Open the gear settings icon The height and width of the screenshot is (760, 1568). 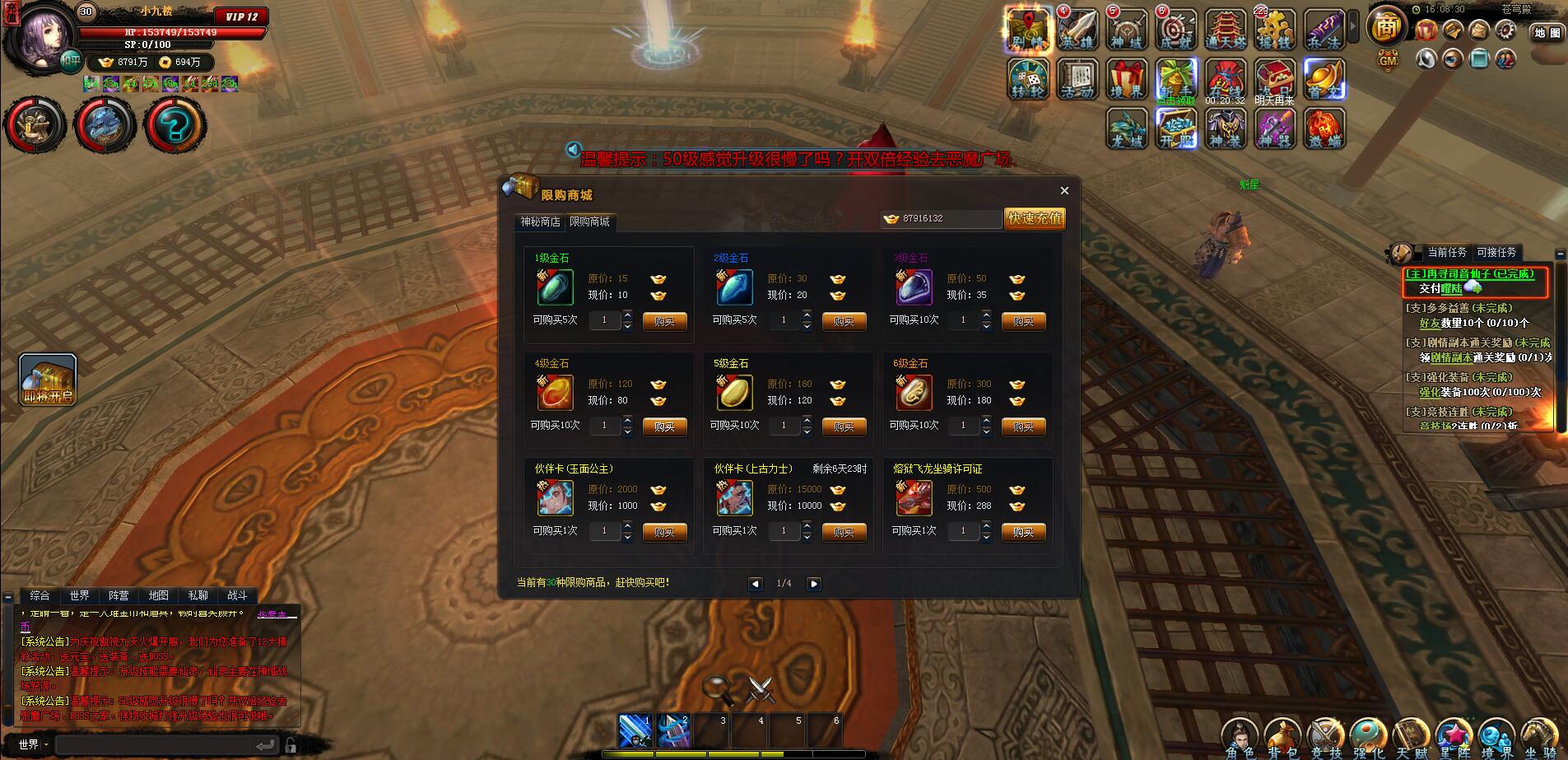[x=1505, y=31]
